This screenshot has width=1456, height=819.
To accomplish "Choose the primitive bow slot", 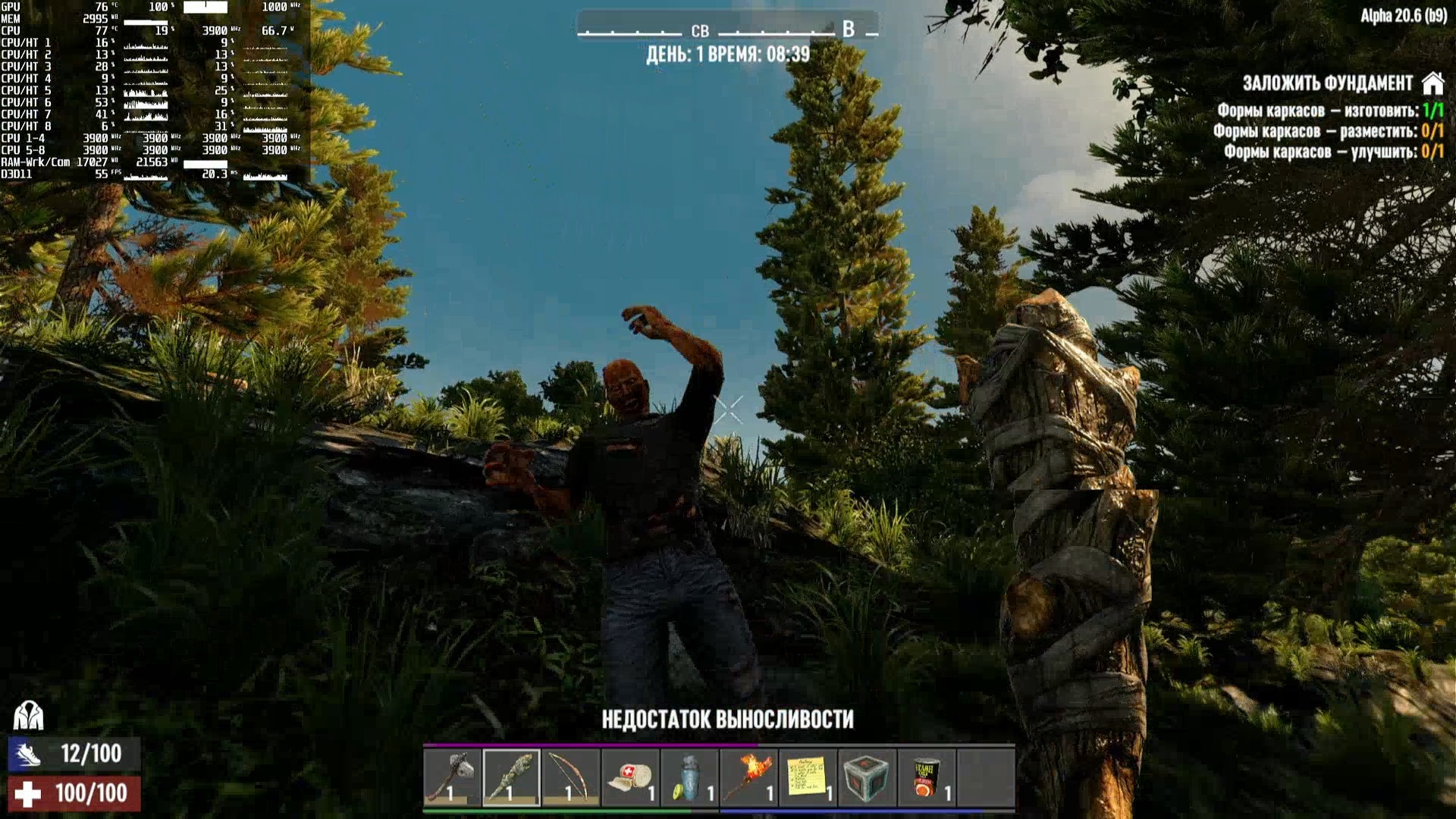I will pyautogui.click(x=570, y=777).
